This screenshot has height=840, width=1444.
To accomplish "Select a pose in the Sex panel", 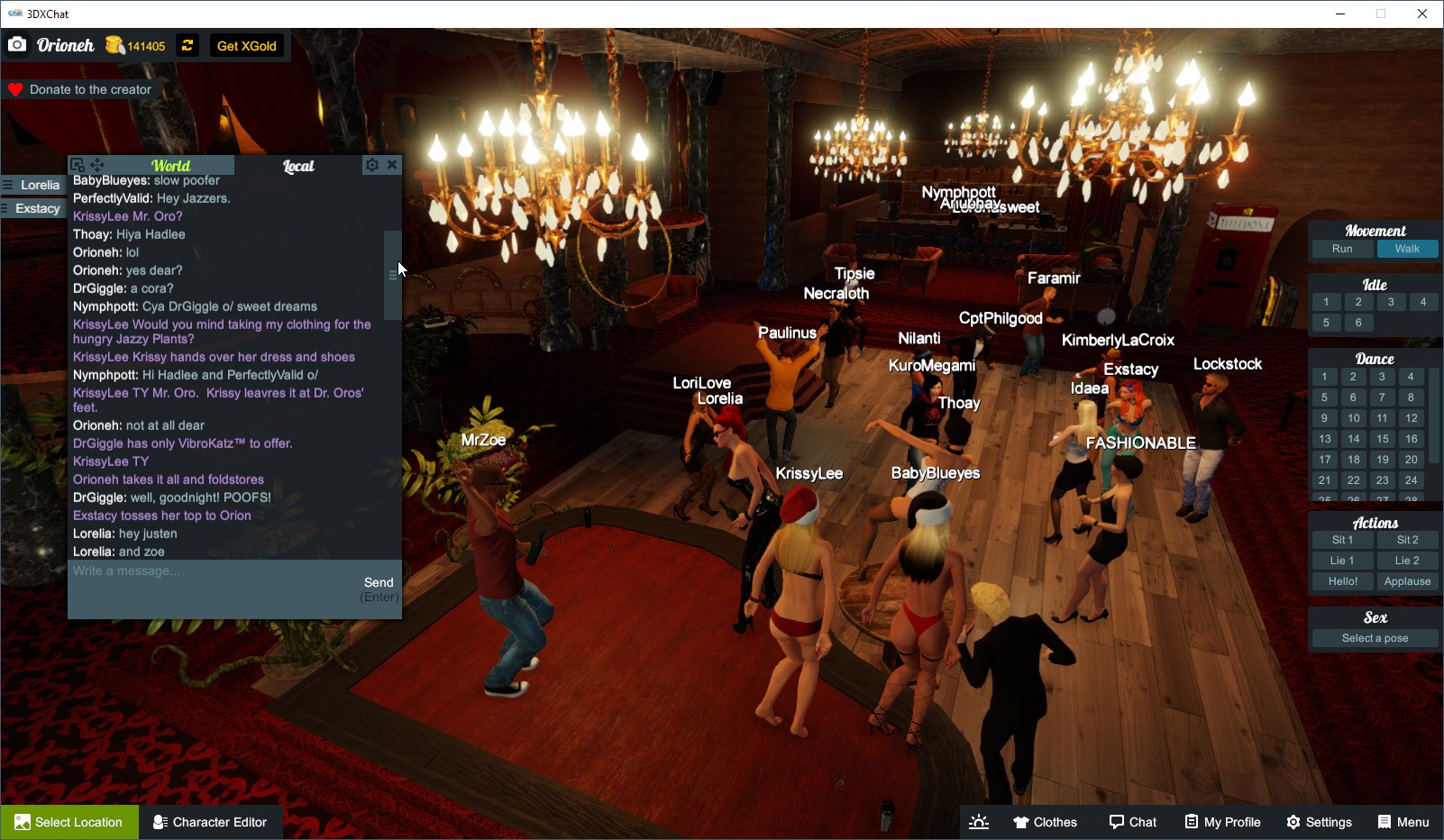I will 1374,637.
